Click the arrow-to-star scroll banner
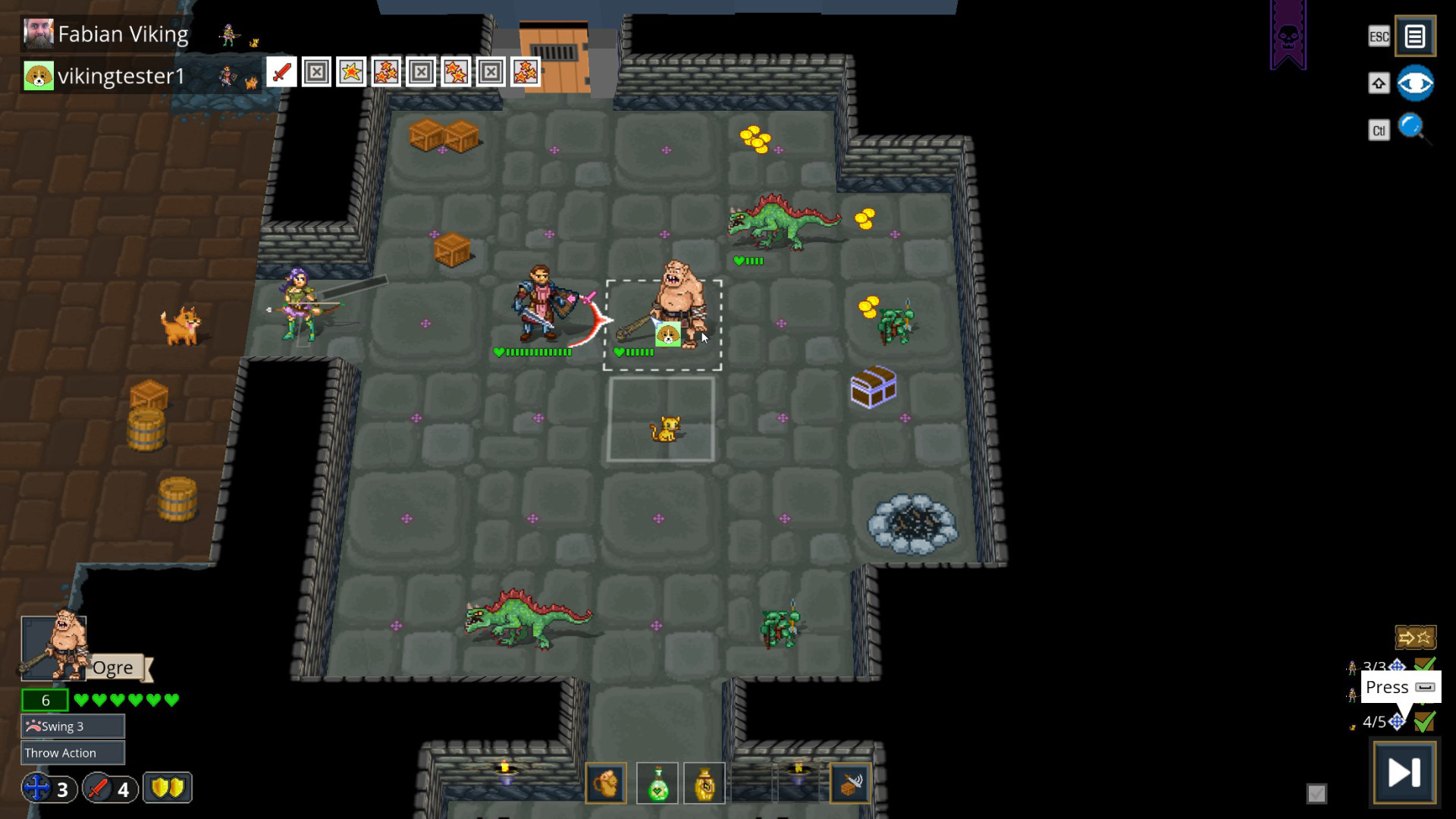The width and height of the screenshot is (1456, 819). click(x=1417, y=637)
